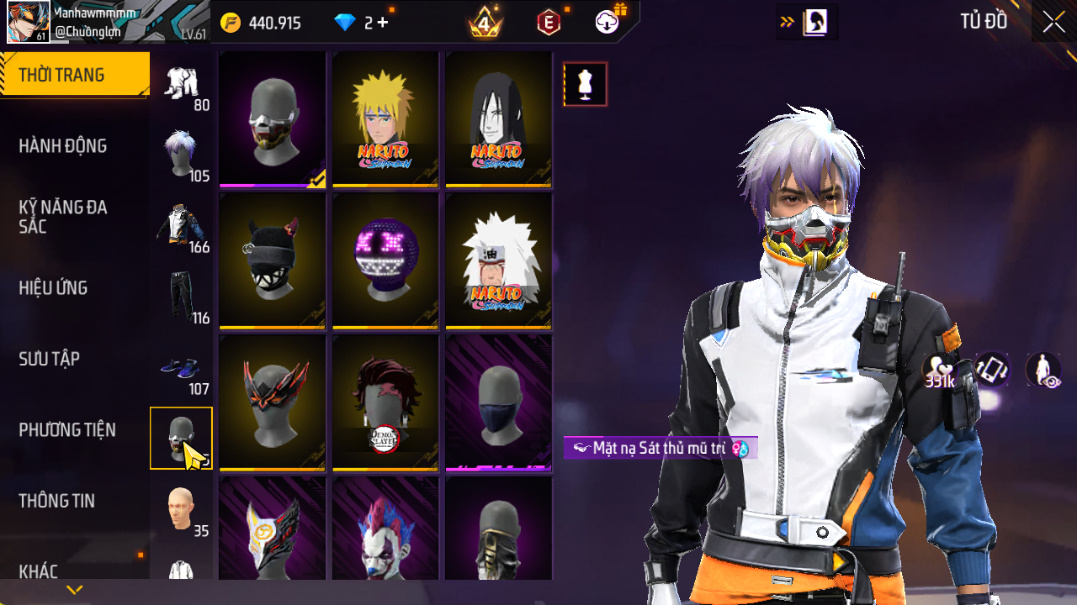Show the THÔNG TIN tab

57,501
